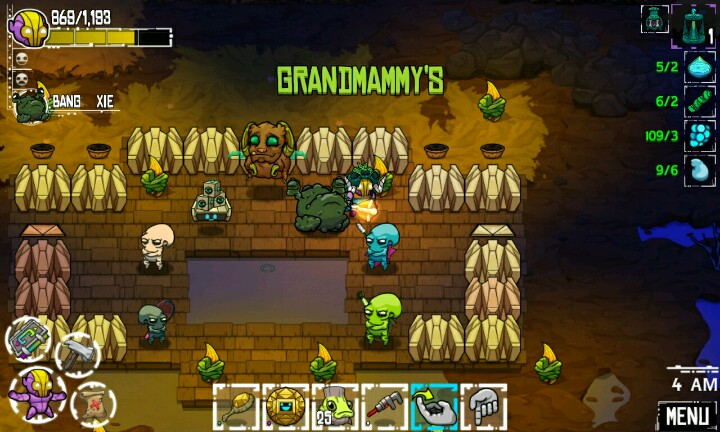Viewport: 720px width, 432px height.
Task: Activate the highlighted grabbing hand slot
Action: point(434,407)
